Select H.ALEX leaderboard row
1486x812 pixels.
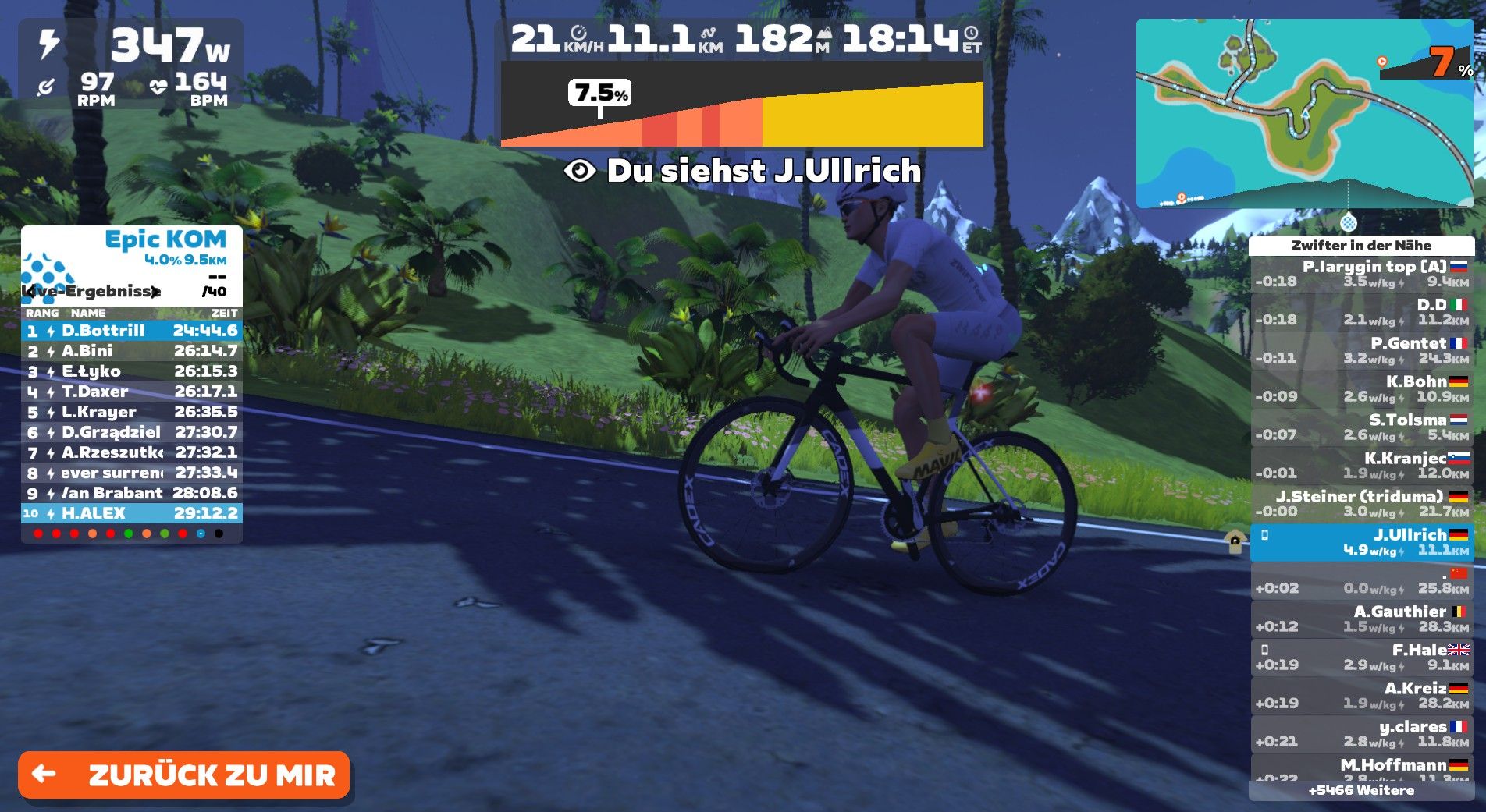click(131, 513)
